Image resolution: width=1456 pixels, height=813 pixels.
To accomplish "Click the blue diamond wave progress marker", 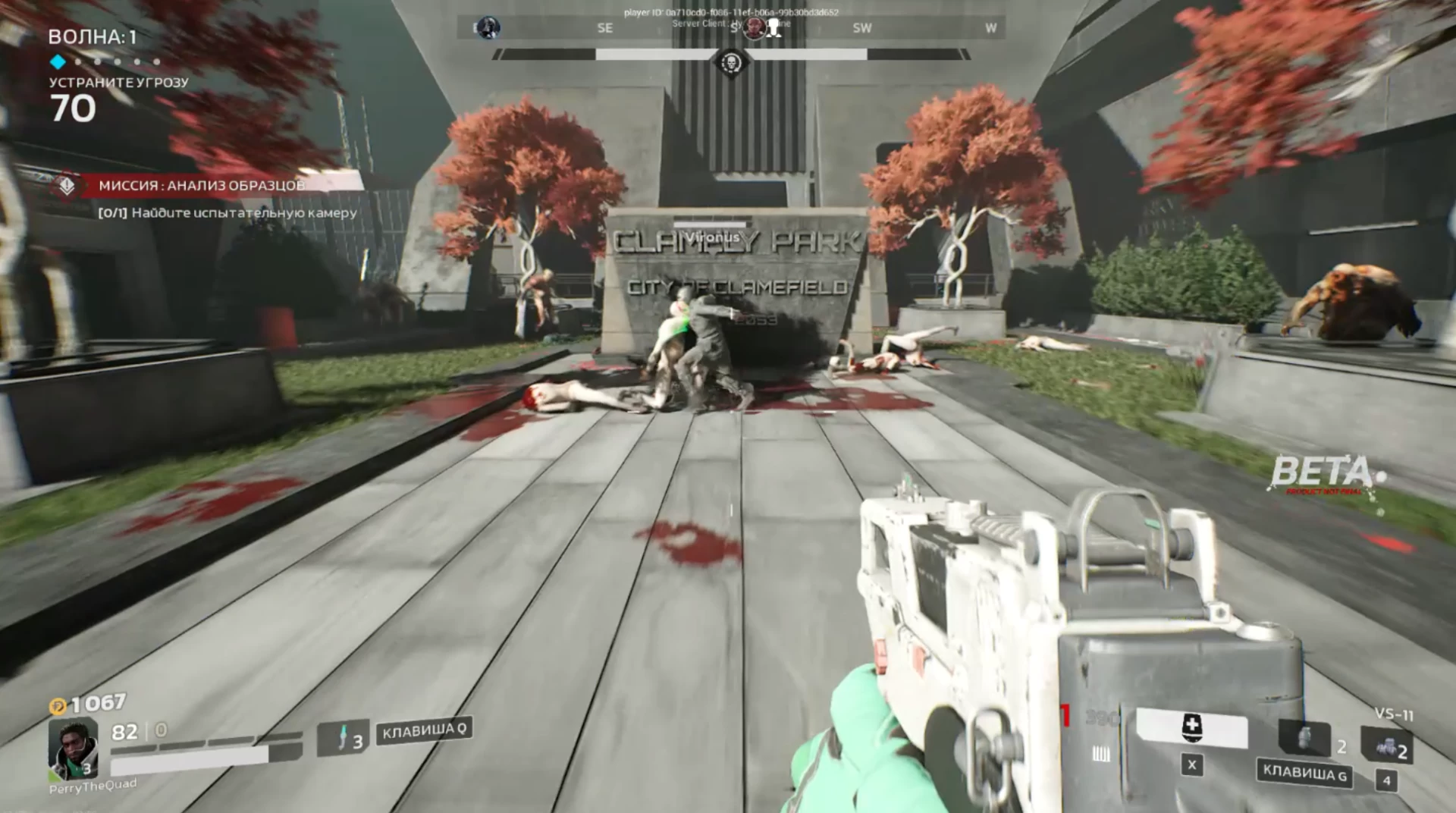I will click(x=58, y=61).
